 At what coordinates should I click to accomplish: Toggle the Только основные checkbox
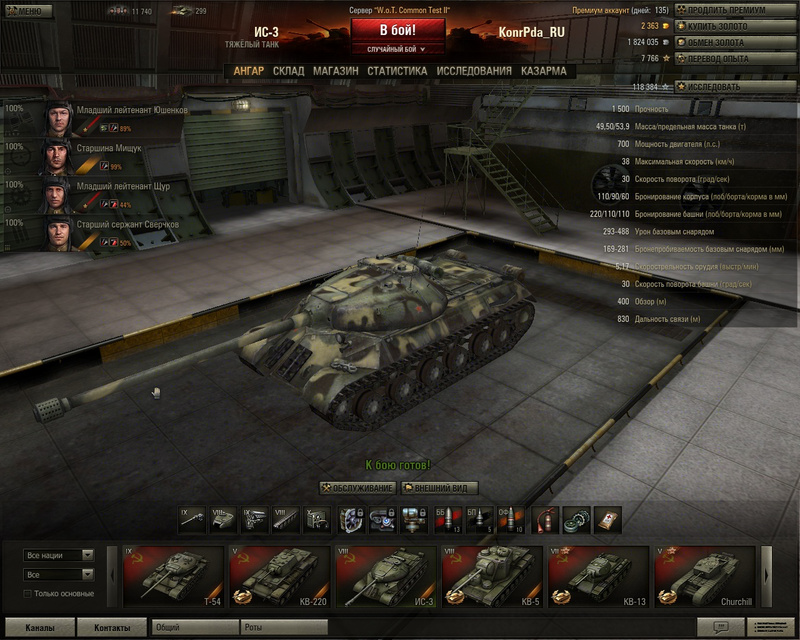(28, 594)
